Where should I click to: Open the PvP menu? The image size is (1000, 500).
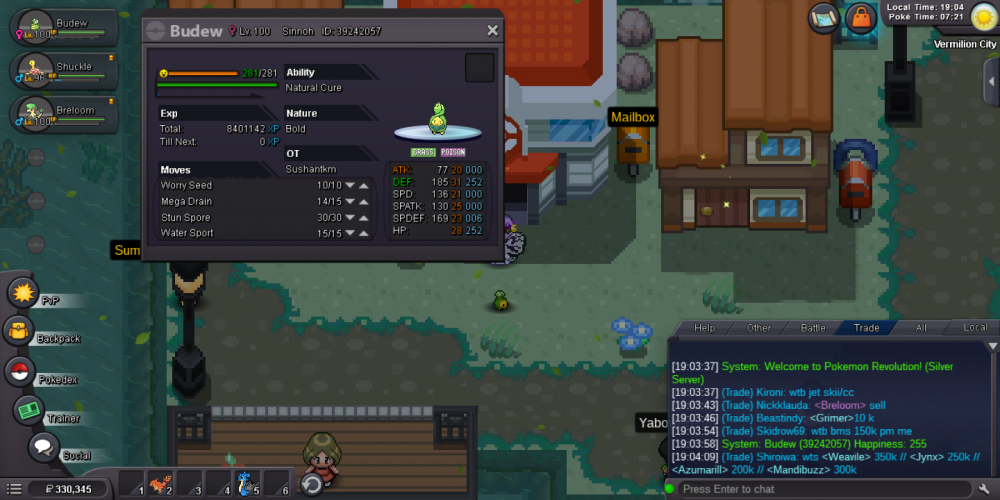[23, 293]
